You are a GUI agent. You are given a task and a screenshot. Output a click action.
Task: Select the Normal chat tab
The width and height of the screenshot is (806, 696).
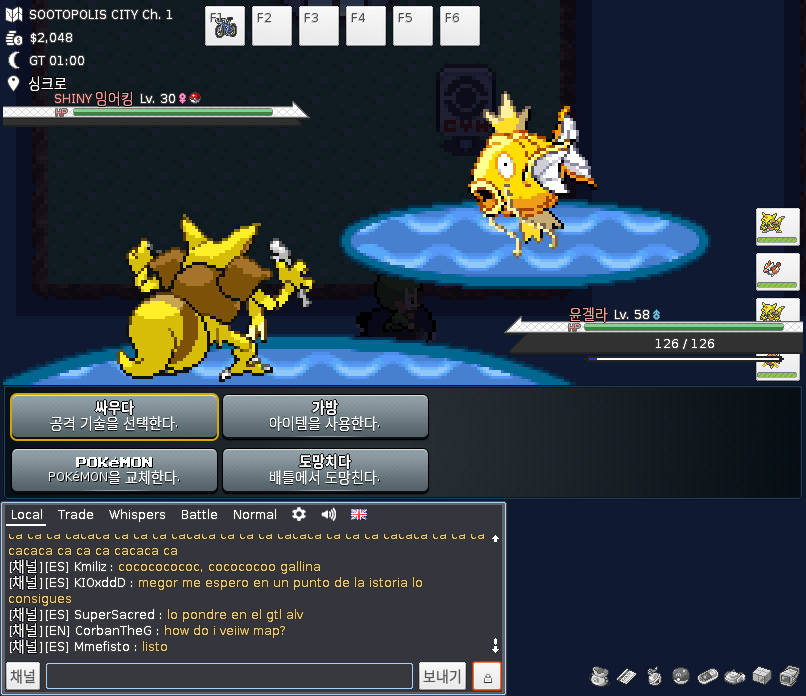(x=254, y=515)
